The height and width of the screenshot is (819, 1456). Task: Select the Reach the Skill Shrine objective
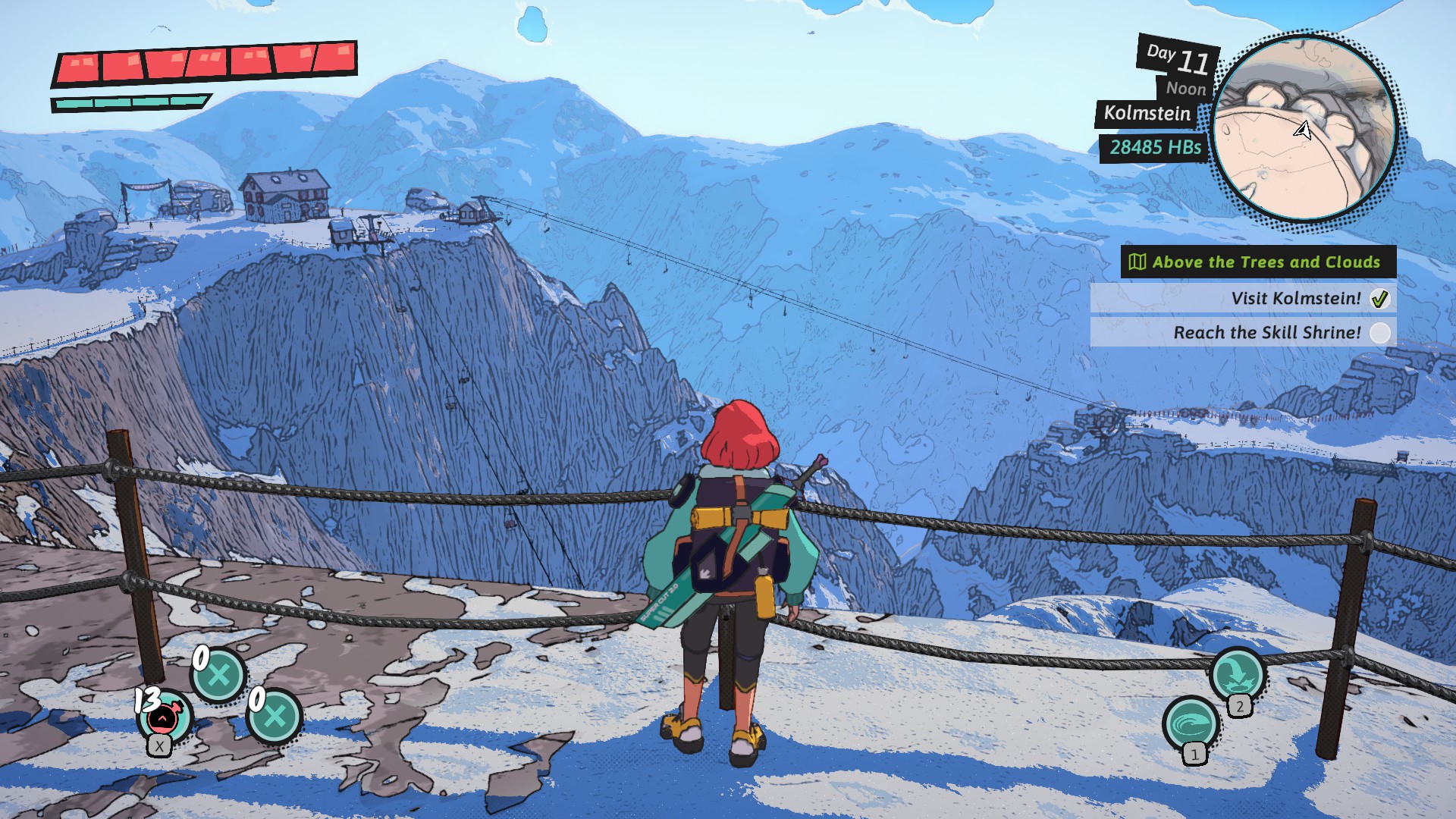1266,332
